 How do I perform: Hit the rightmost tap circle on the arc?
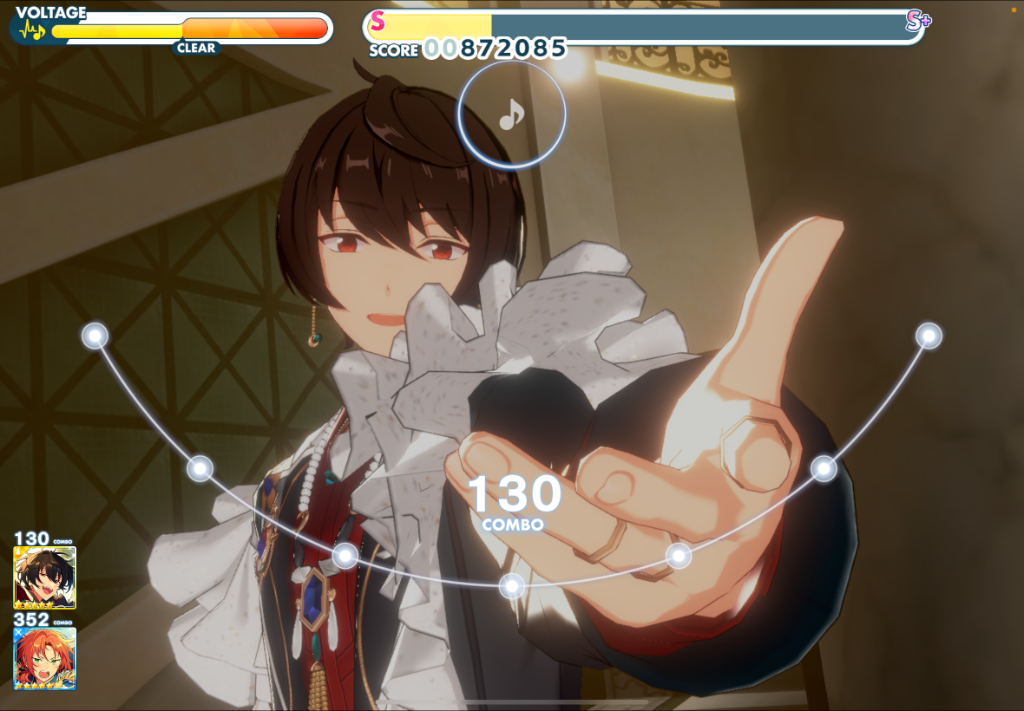929,335
